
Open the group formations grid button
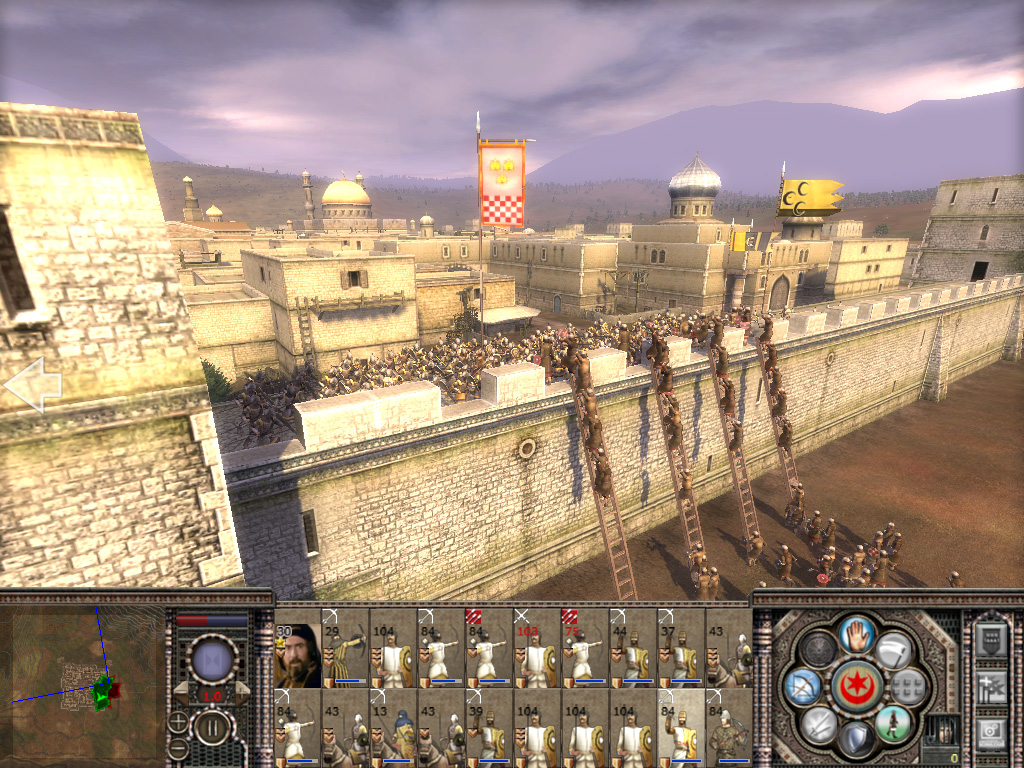click(x=909, y=686)
